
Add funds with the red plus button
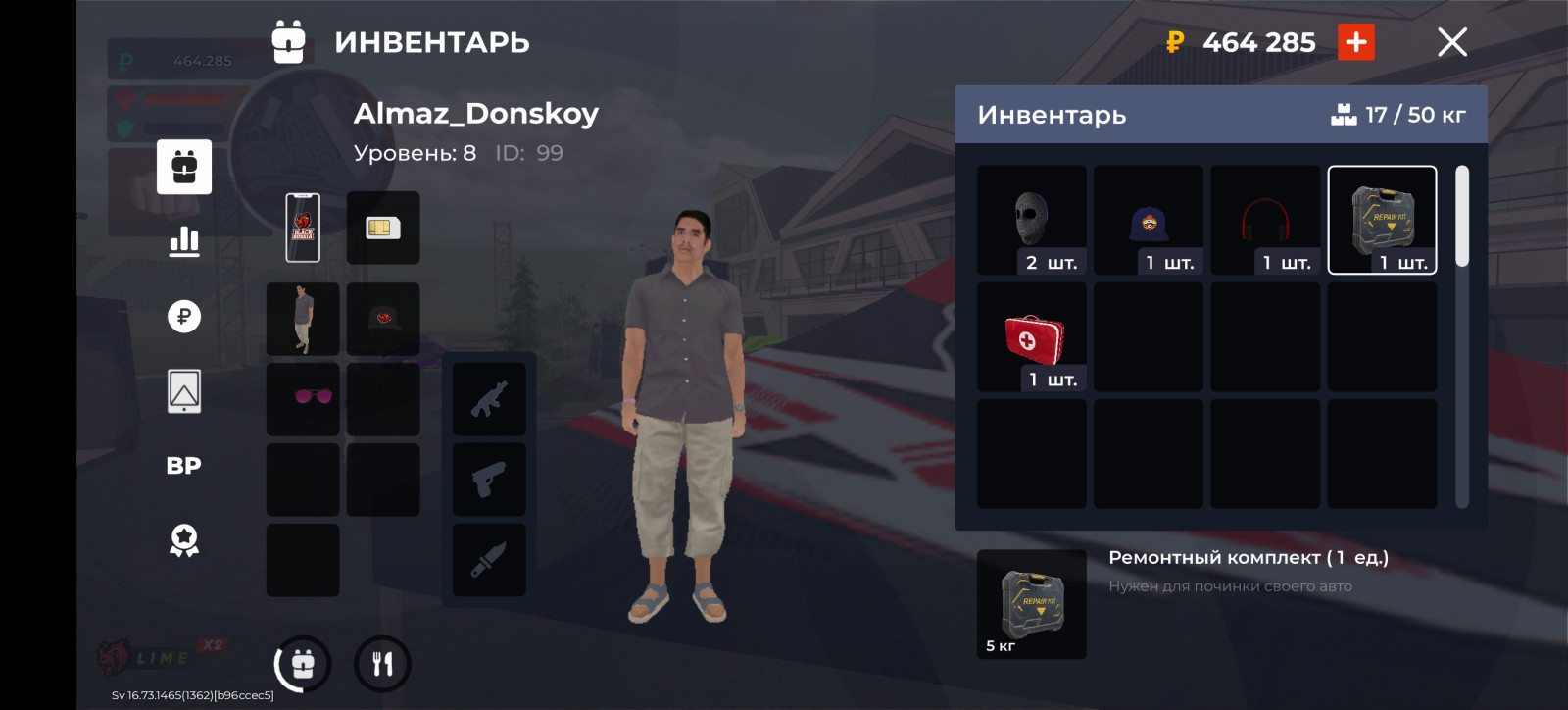tap(1356, 42)
